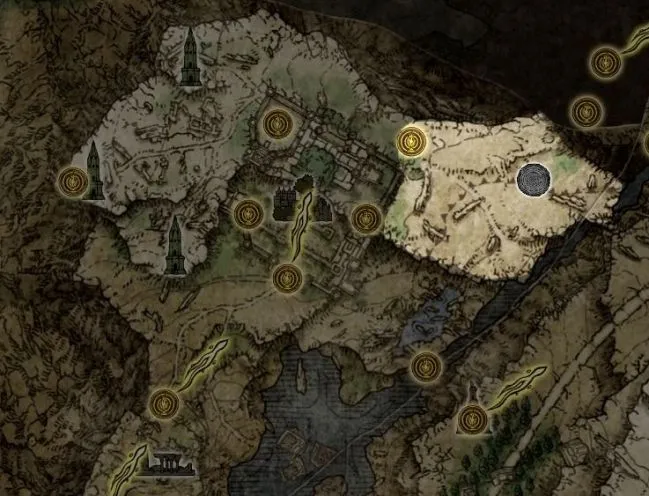Image resolution: width=649 pixels, height=496 pixels.
Task: Select the tower icon beside a grace marker
Action: click(95, 171)
